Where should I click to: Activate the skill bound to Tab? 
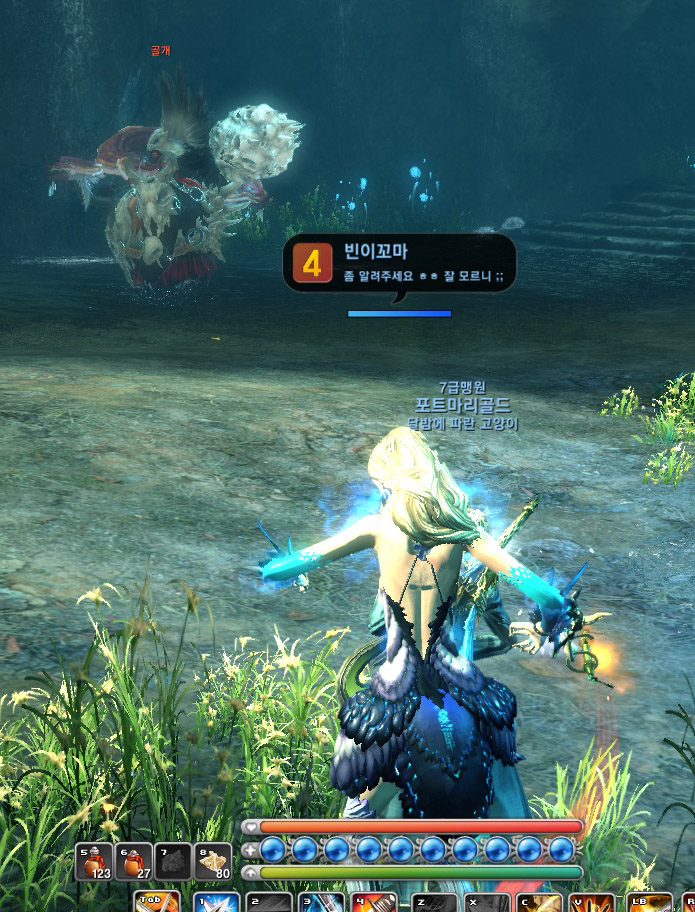157,903
